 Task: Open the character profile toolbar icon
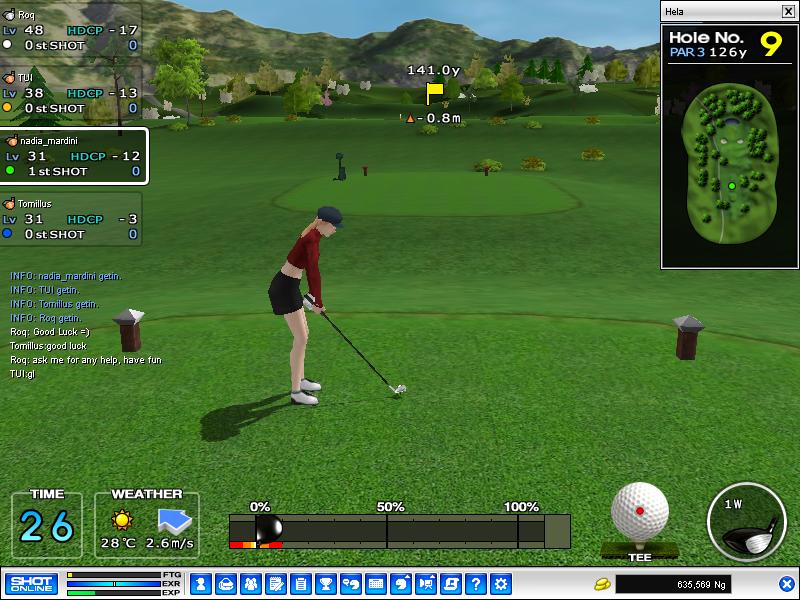[x=200, y=583]
